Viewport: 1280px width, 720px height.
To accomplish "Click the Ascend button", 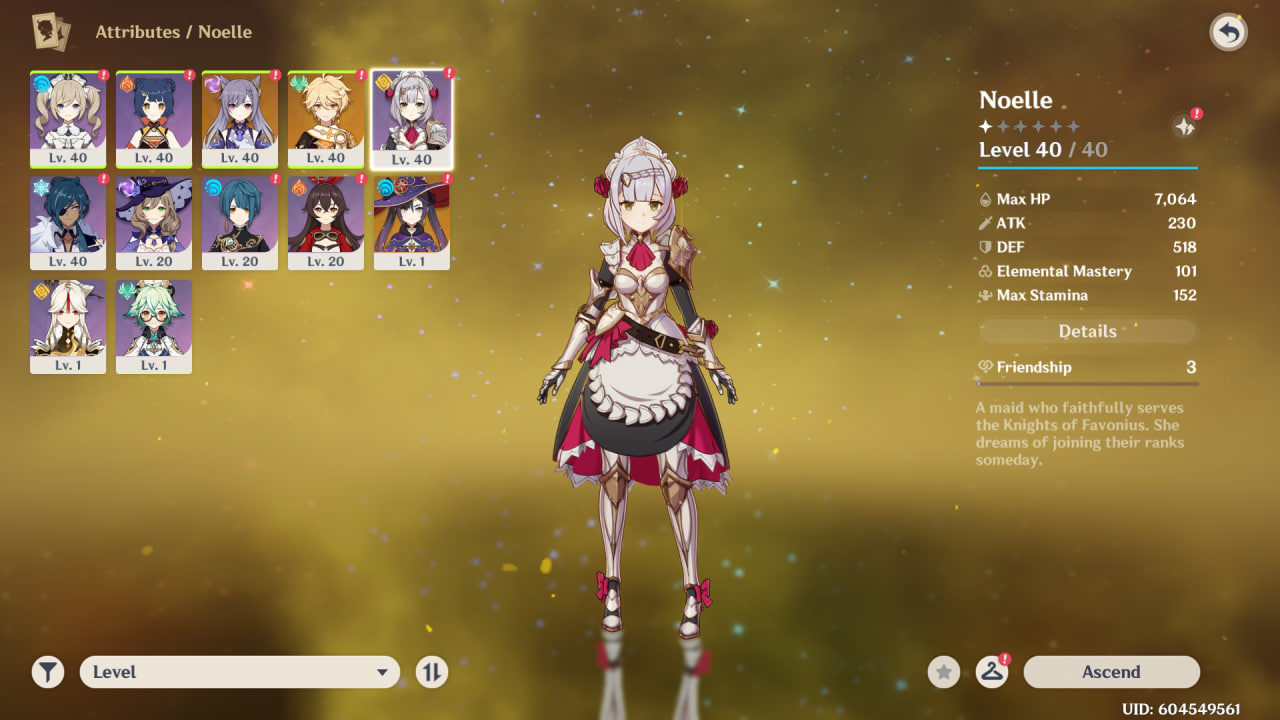I will click(x=1111, y=672).
